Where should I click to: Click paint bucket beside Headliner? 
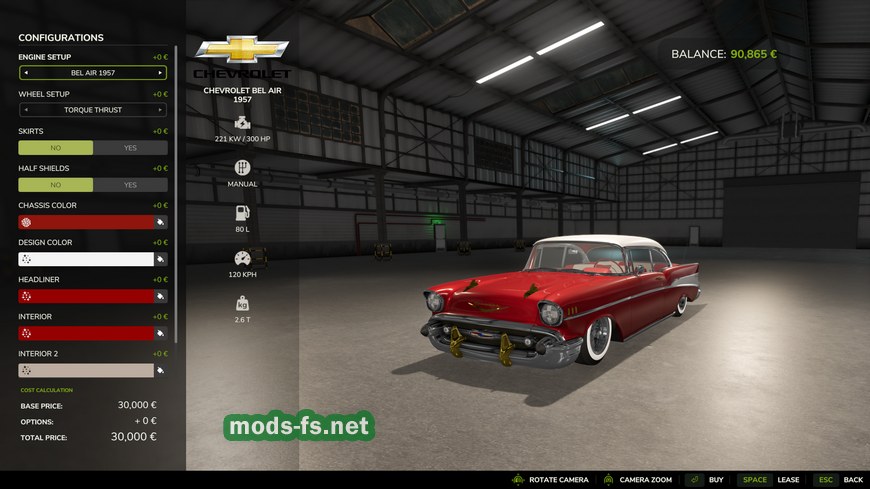(161, 296)
